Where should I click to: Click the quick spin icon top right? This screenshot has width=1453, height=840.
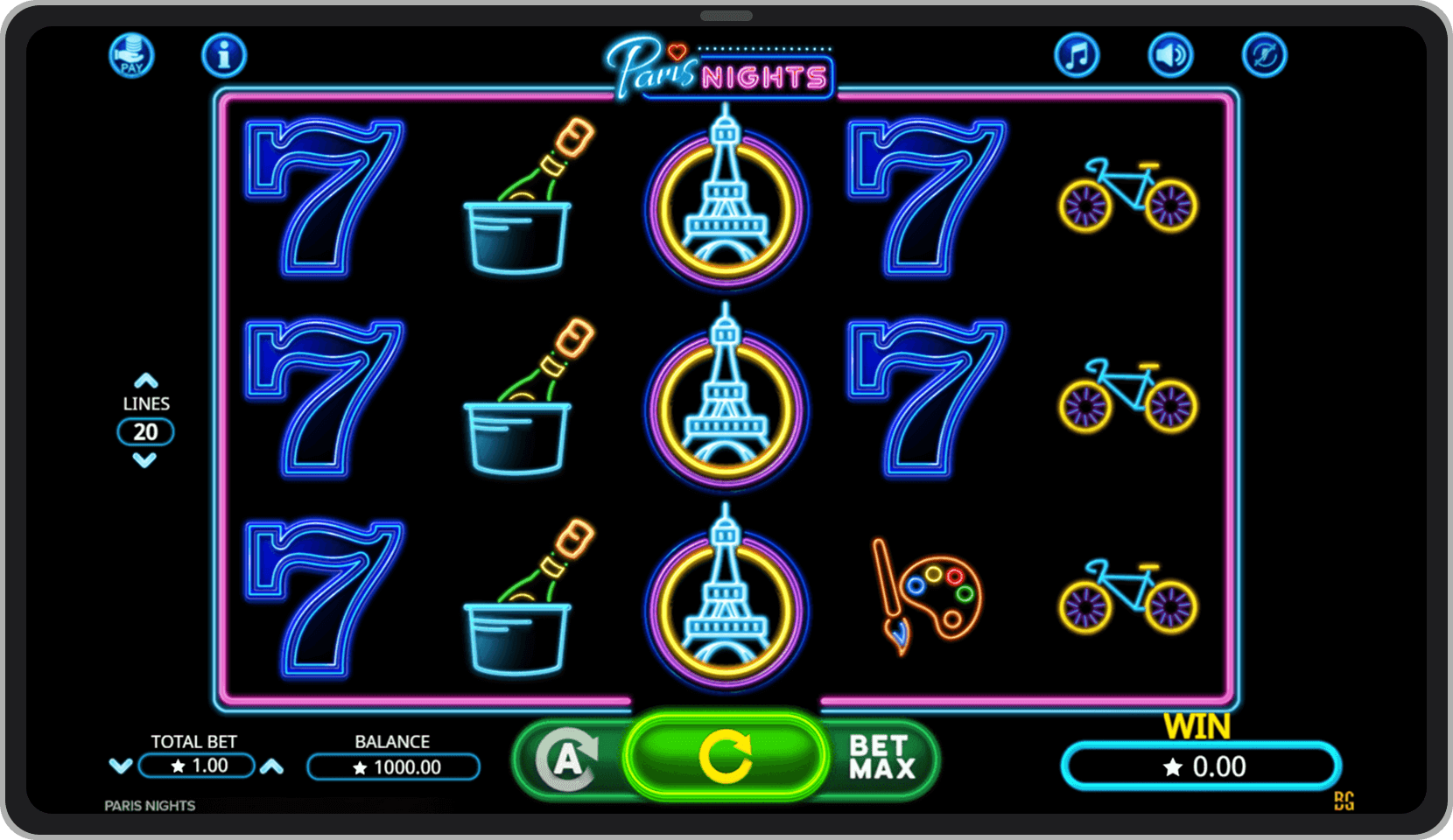pos(1263,54)
